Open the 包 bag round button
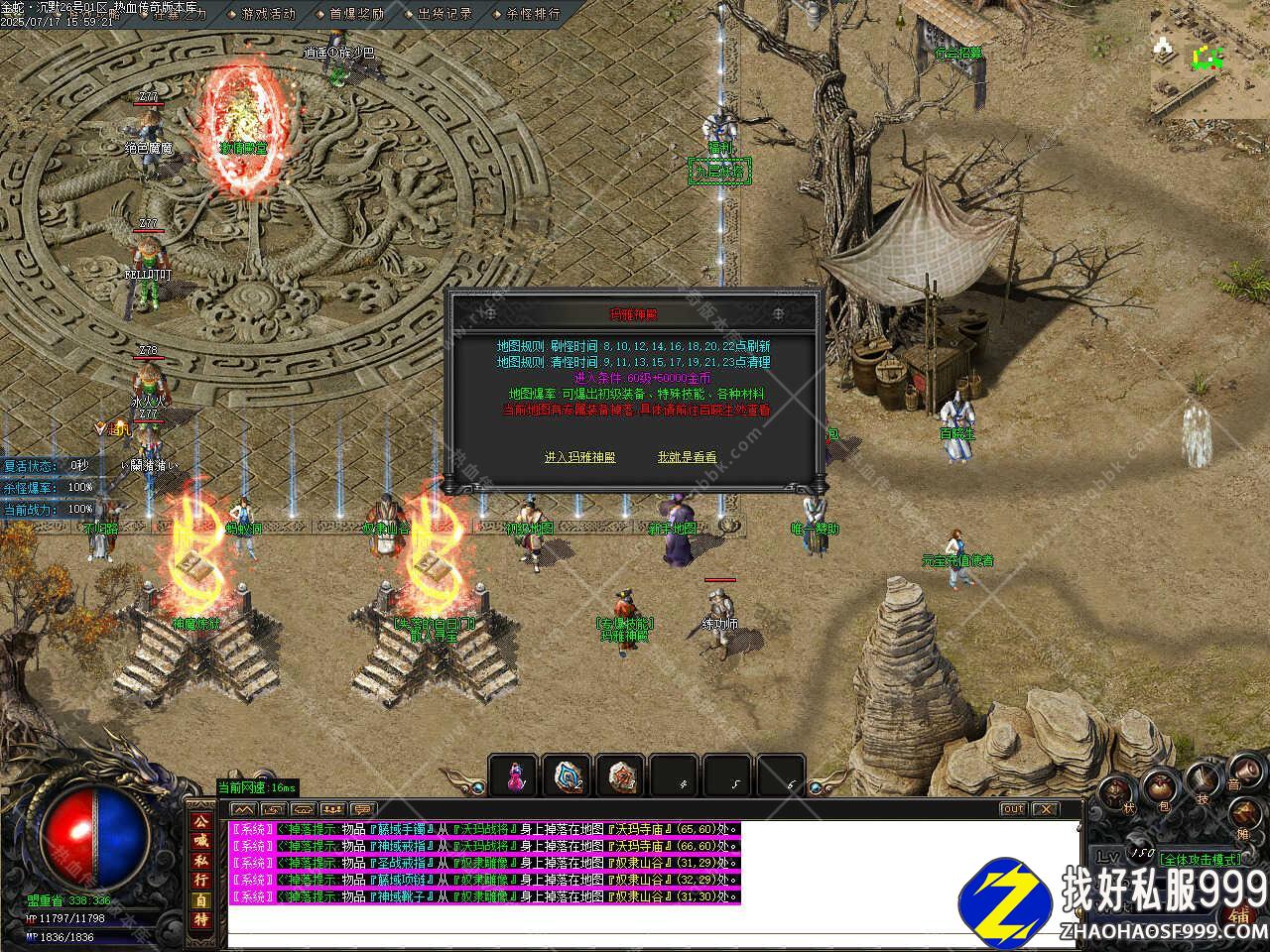 (x=1160, y=790)
